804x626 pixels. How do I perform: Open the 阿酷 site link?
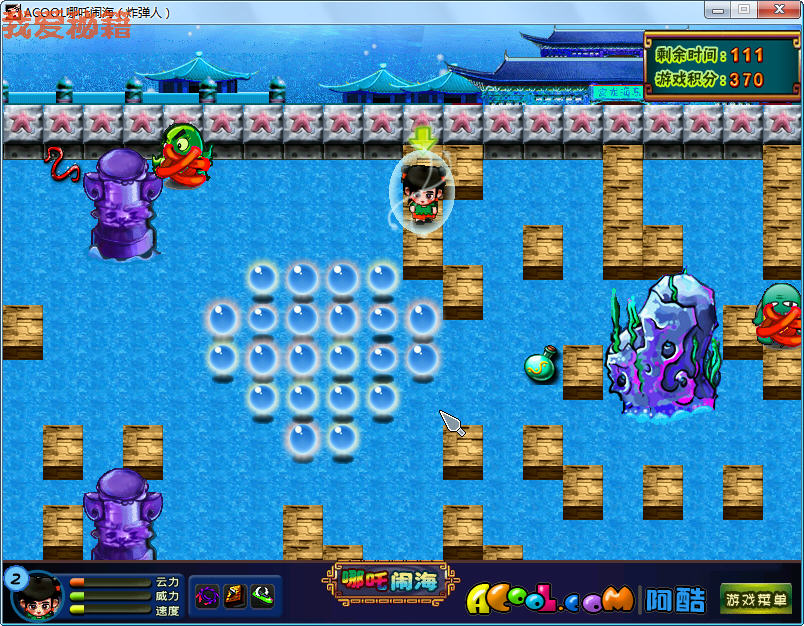[x=673, y=600]
